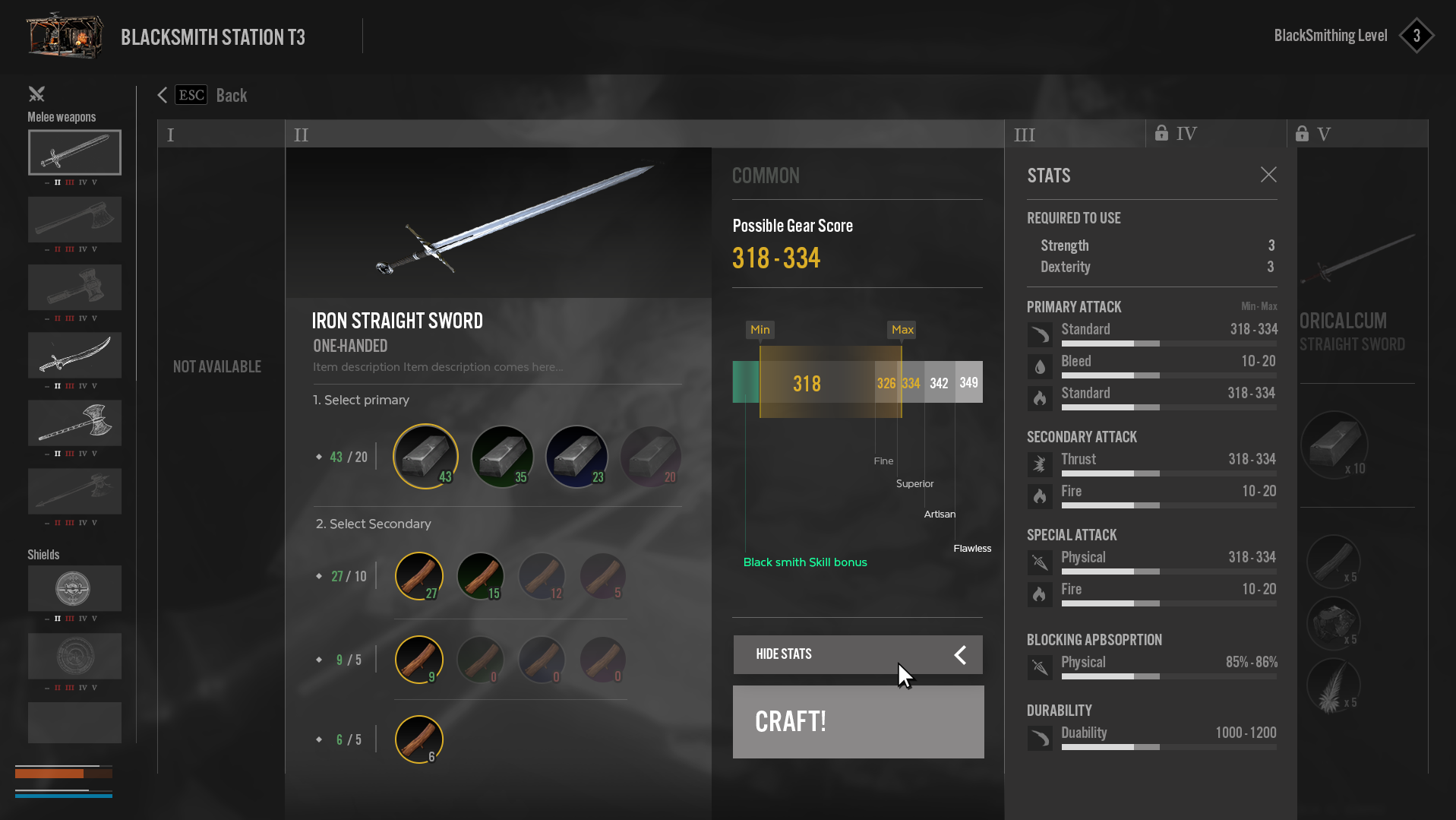Choose the green ingot with 35 count

(502, 456)
